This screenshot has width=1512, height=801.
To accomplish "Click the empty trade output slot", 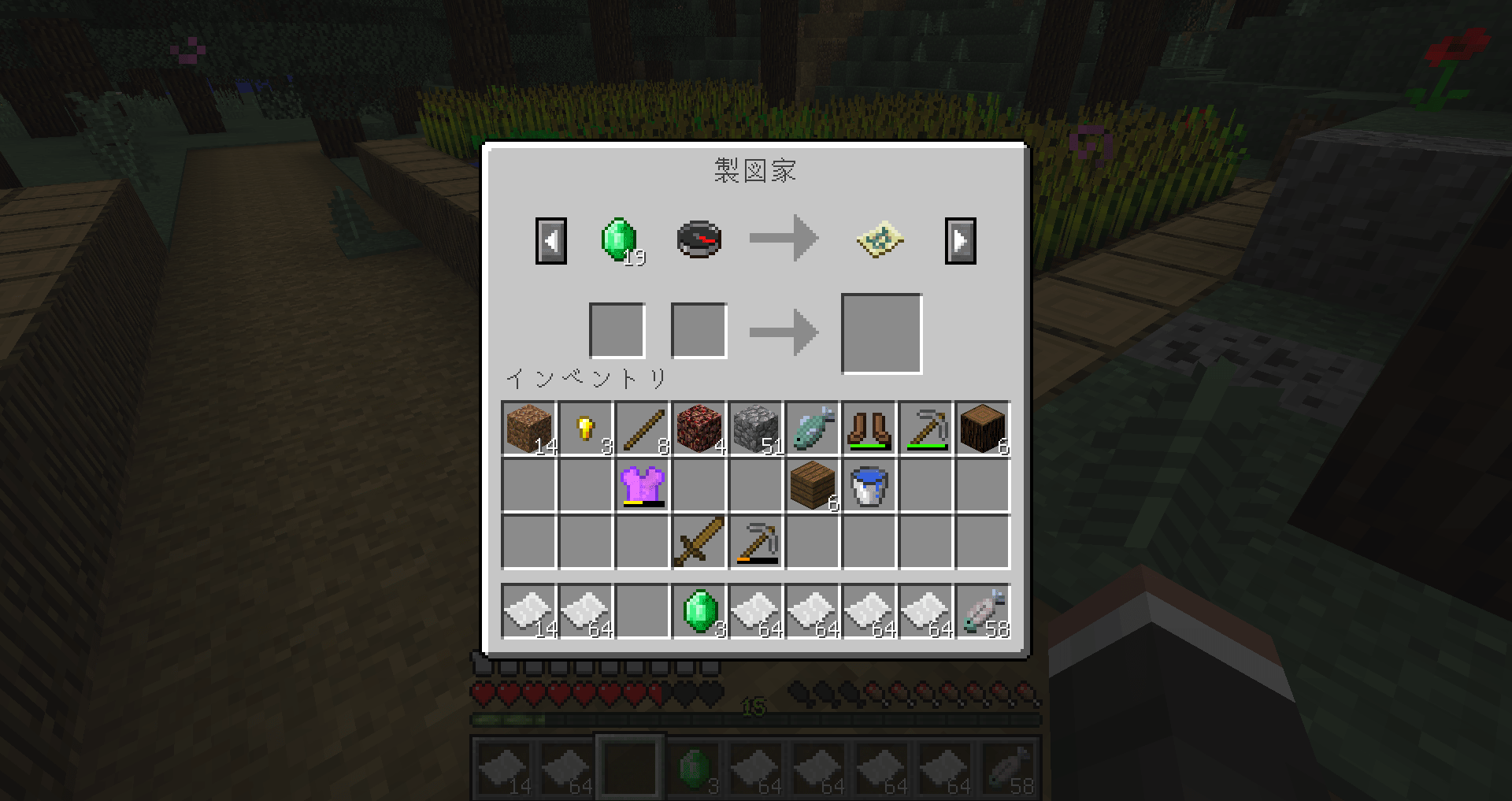I will (x=880, y=331).
